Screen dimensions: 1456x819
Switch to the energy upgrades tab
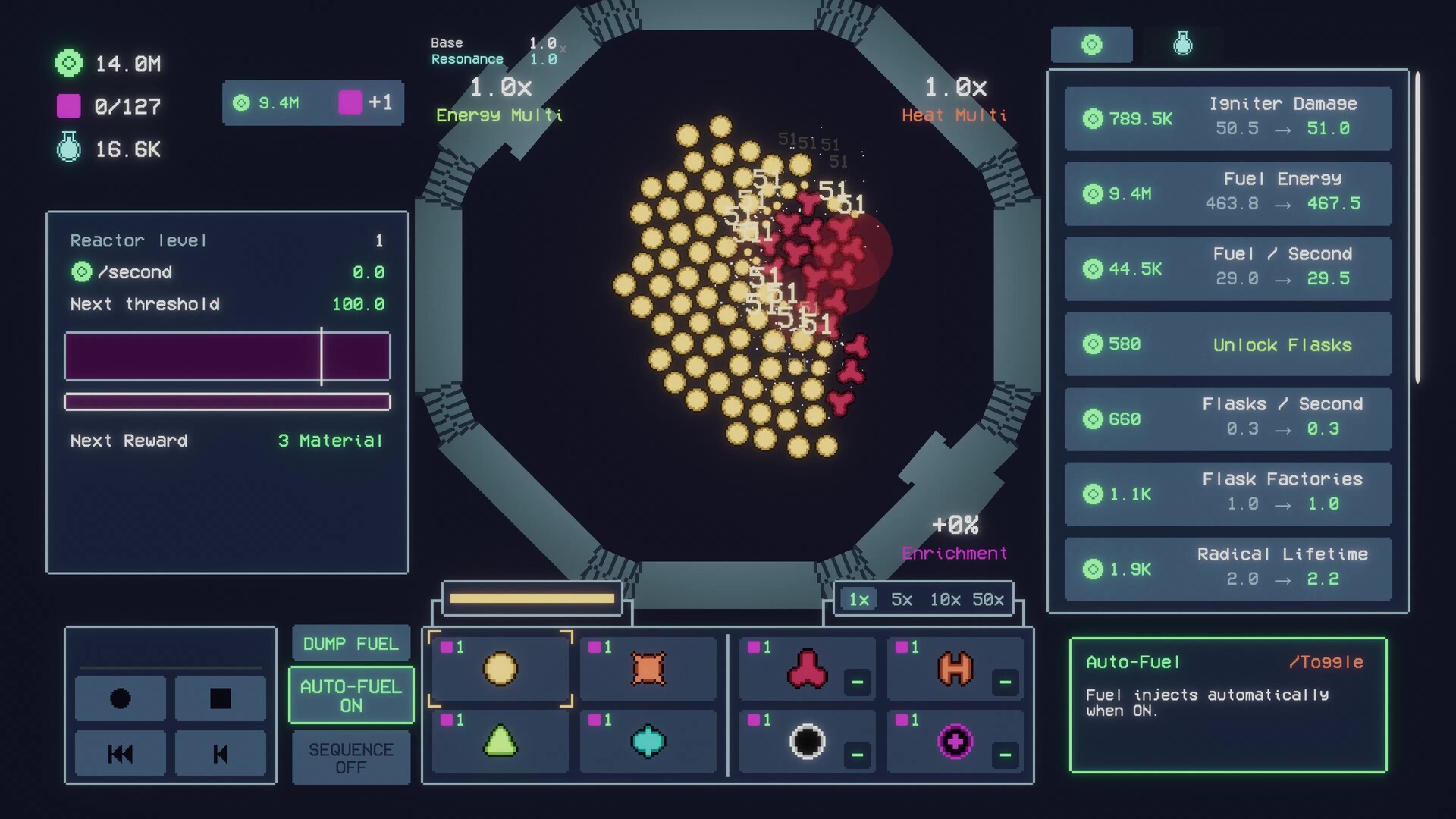pyautogui.click(x=1092, y=44)
